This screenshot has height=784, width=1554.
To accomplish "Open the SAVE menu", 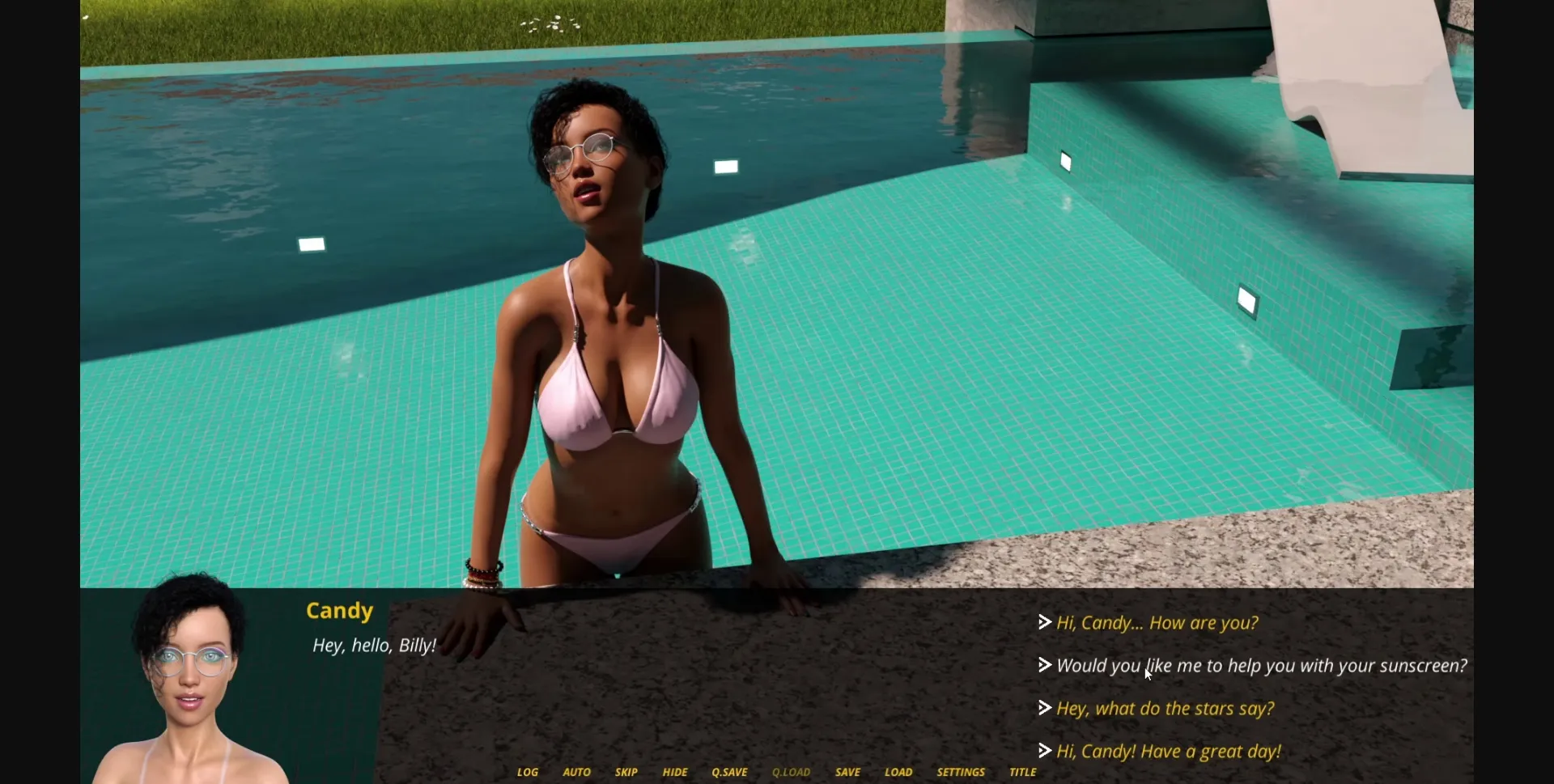I will [847, 772].
